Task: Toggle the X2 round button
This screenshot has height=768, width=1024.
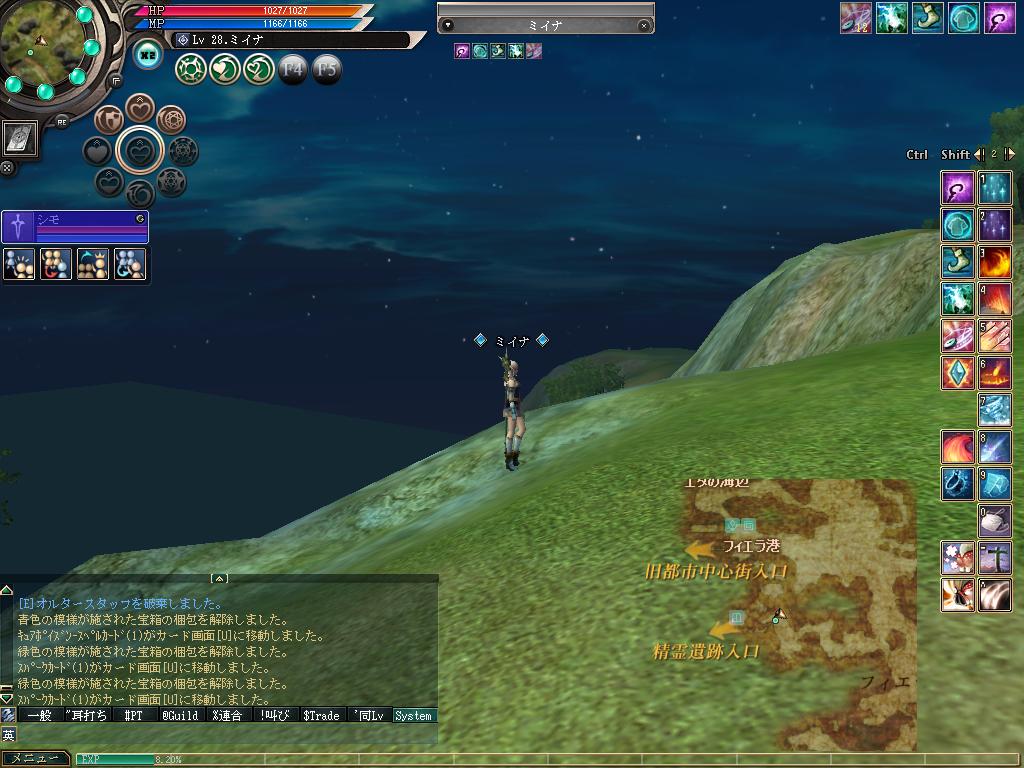Action: click(x=148, y=56)
